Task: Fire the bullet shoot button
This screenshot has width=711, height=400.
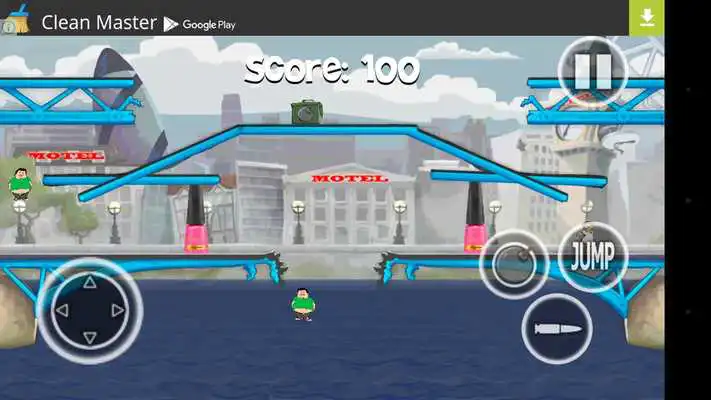Action: tap(557, 329)
